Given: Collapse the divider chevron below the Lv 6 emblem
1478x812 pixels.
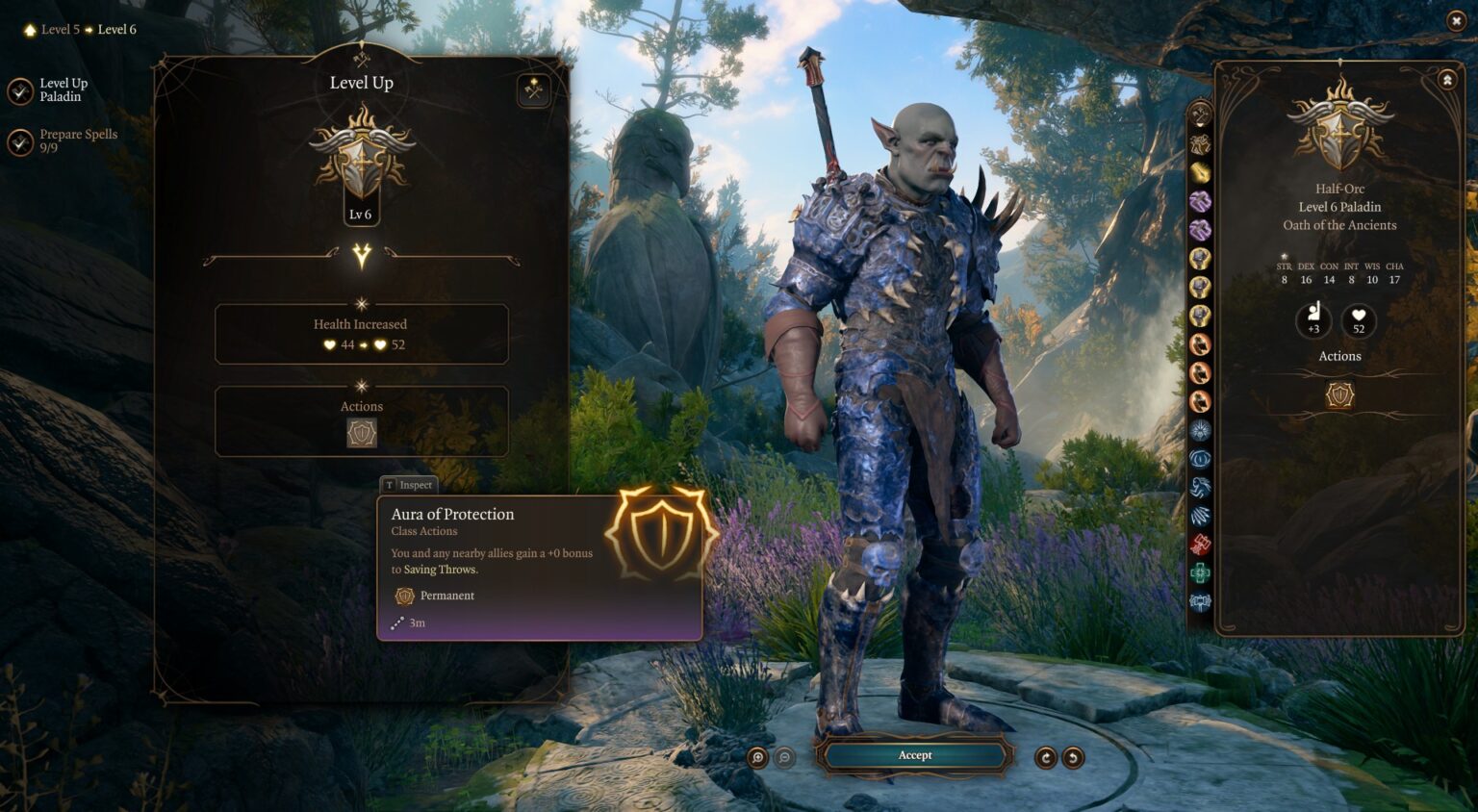Looking at the screenshot, I should [362, 256].
